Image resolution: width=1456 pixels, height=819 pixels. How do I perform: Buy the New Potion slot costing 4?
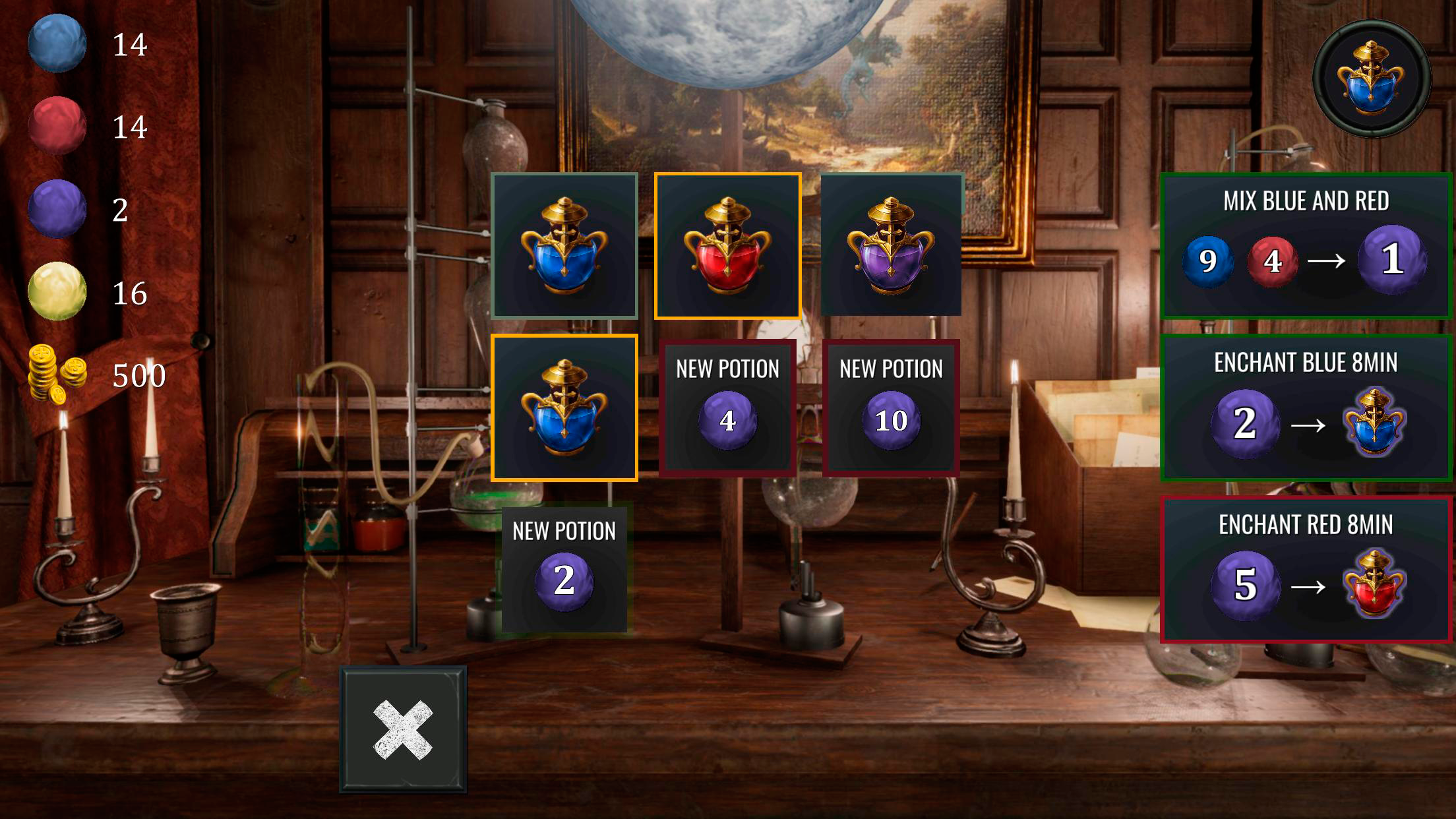727,408
